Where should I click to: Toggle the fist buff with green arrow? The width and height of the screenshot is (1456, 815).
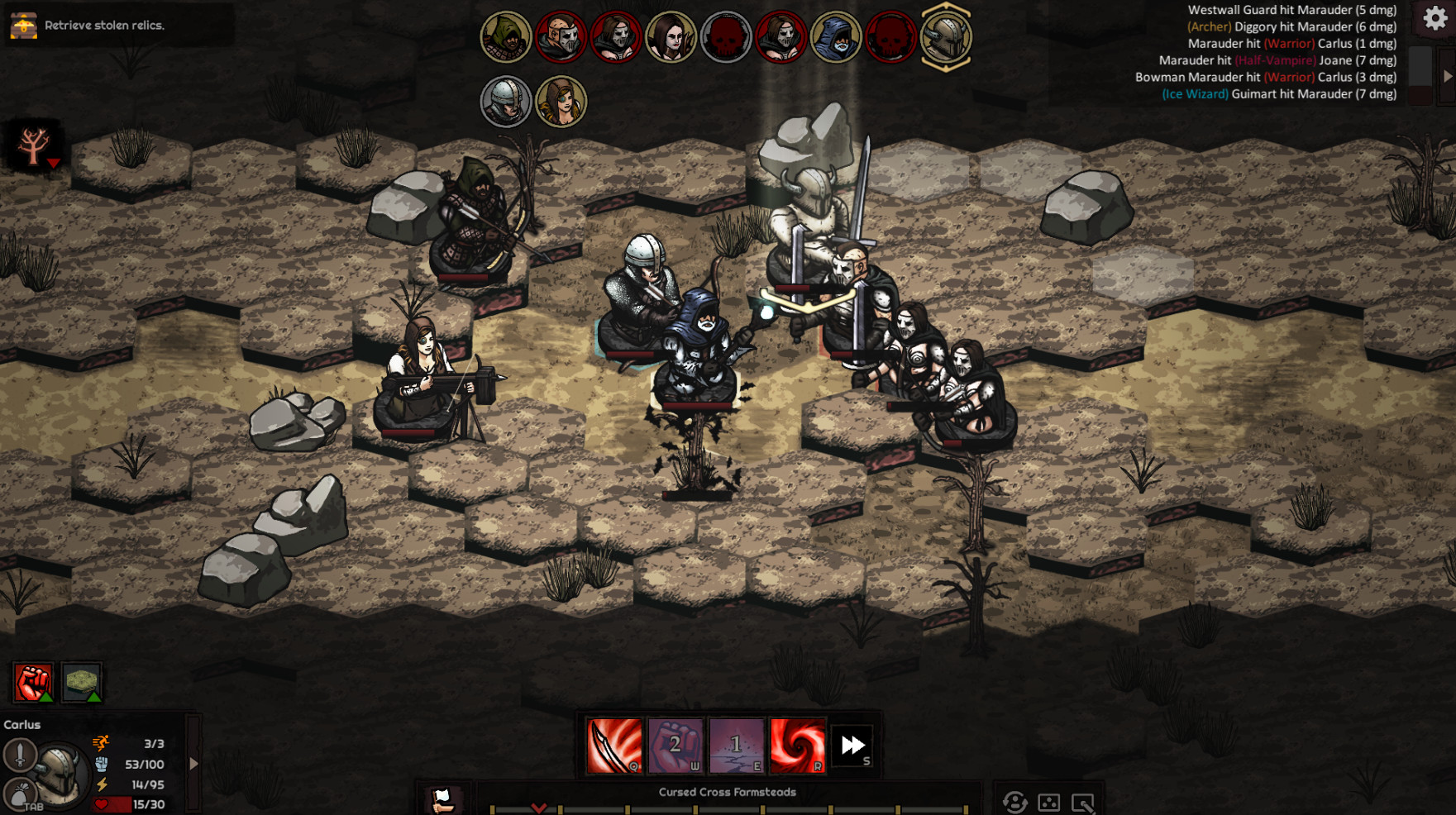click(x=33, y=682)
